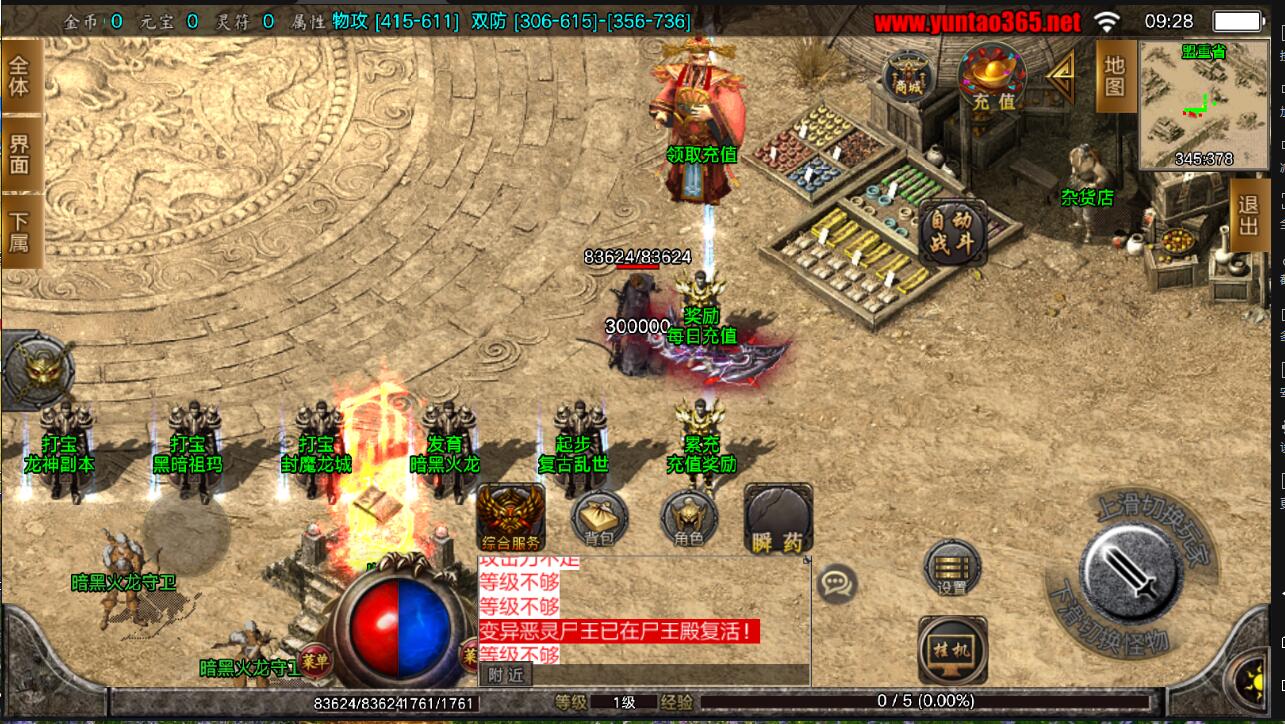Click the 退出 exit button

pos(1249,214)
